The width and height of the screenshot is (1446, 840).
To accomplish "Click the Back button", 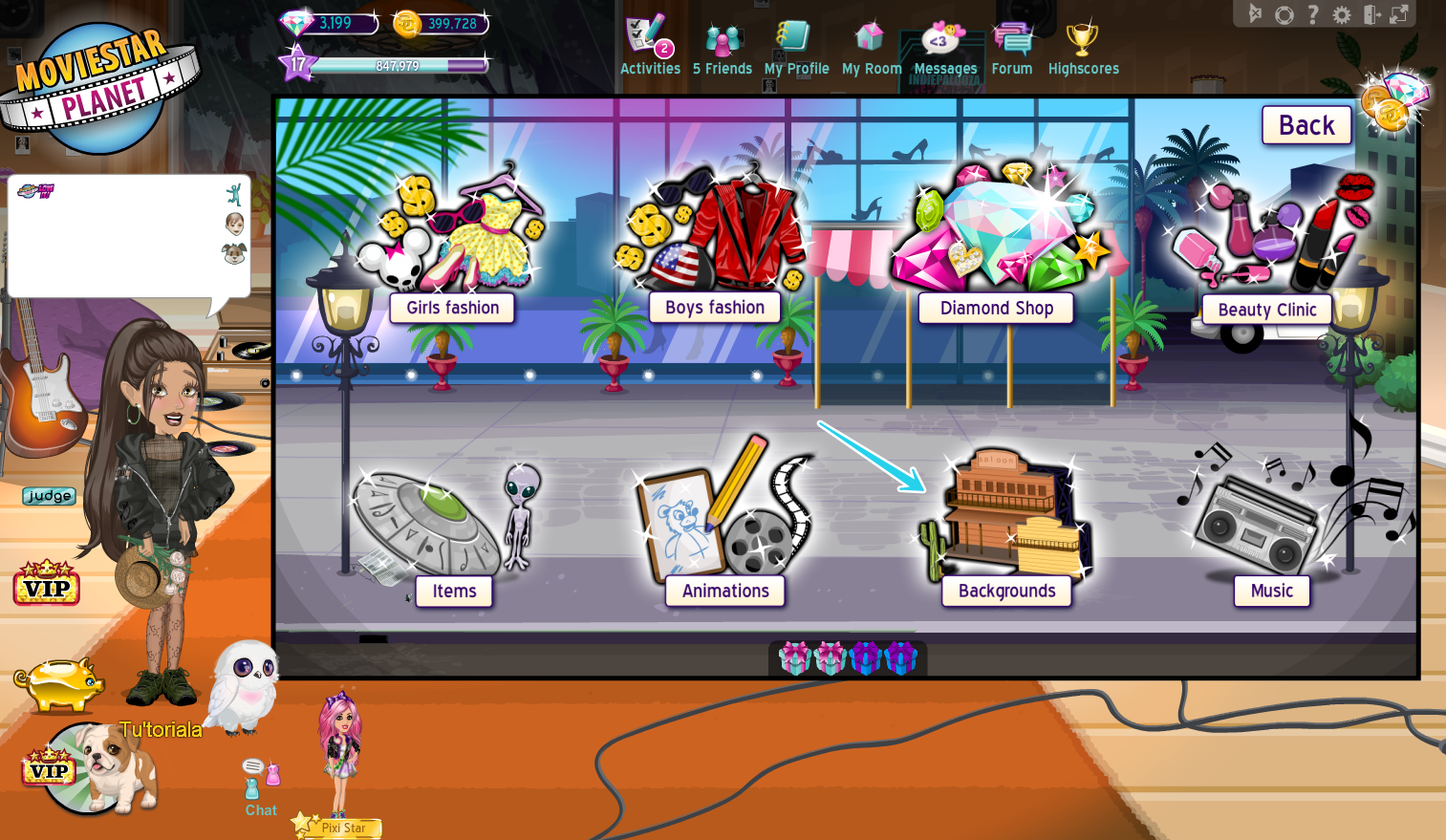I will [1306, 124].
